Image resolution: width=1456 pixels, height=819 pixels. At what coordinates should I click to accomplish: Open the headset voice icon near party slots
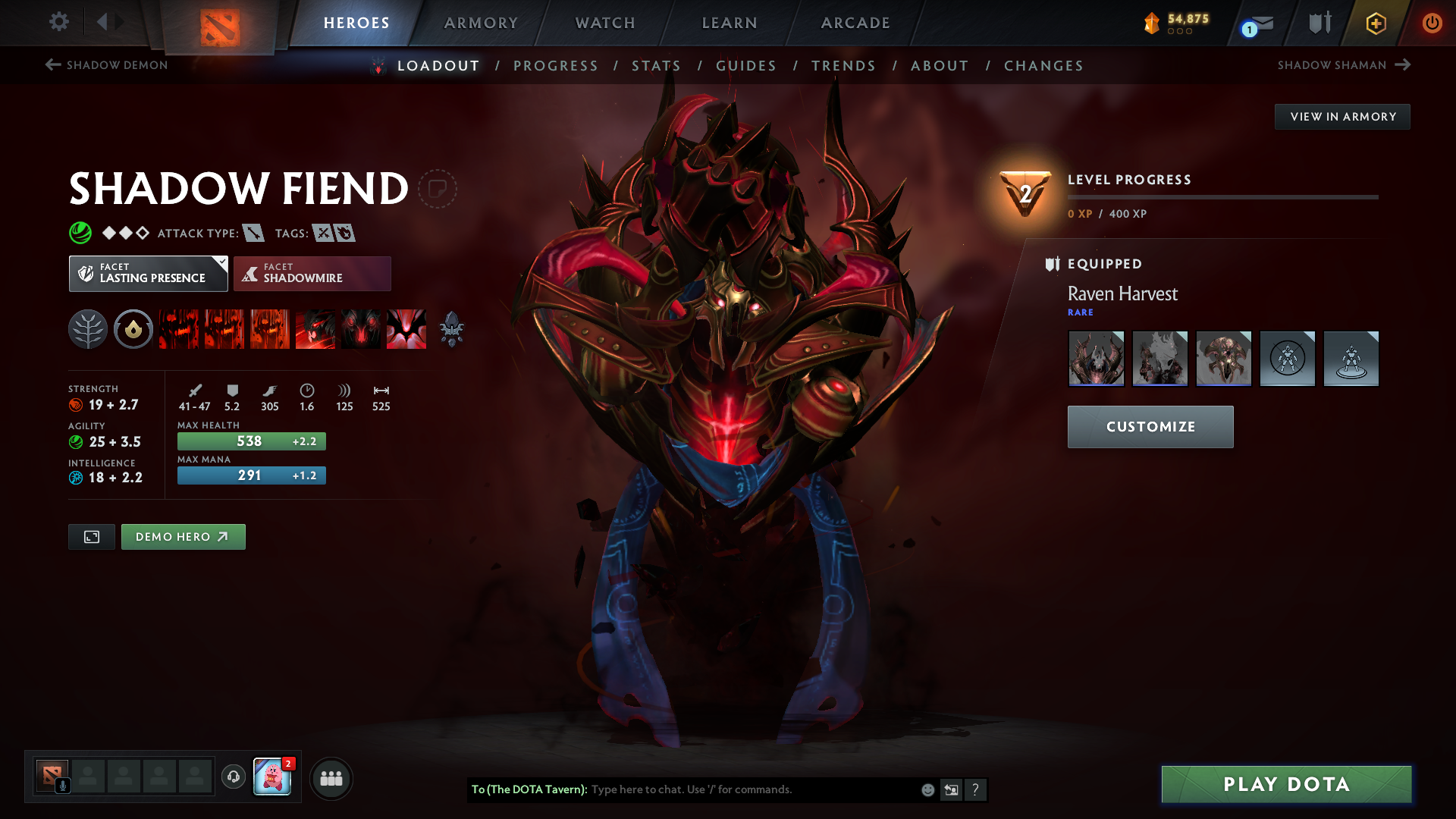pyautogui.click(x=233, y=777)
